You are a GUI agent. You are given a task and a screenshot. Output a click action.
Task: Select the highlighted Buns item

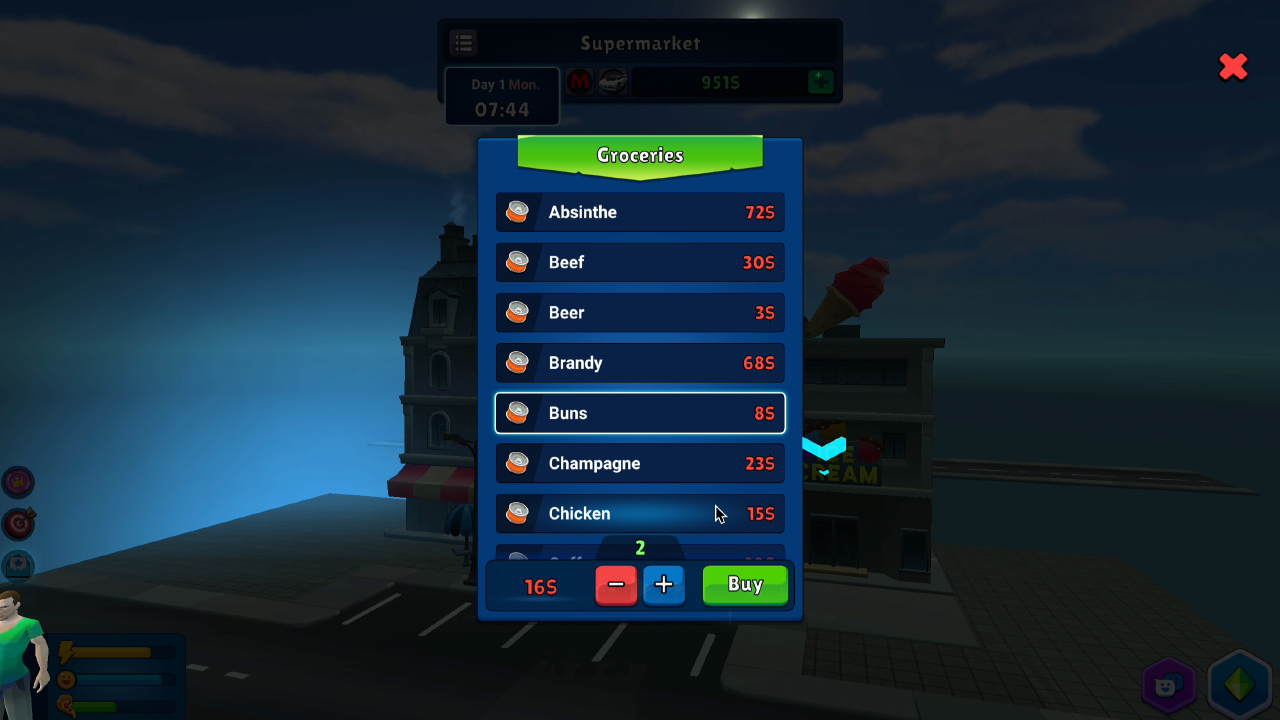tap(640, 413)
